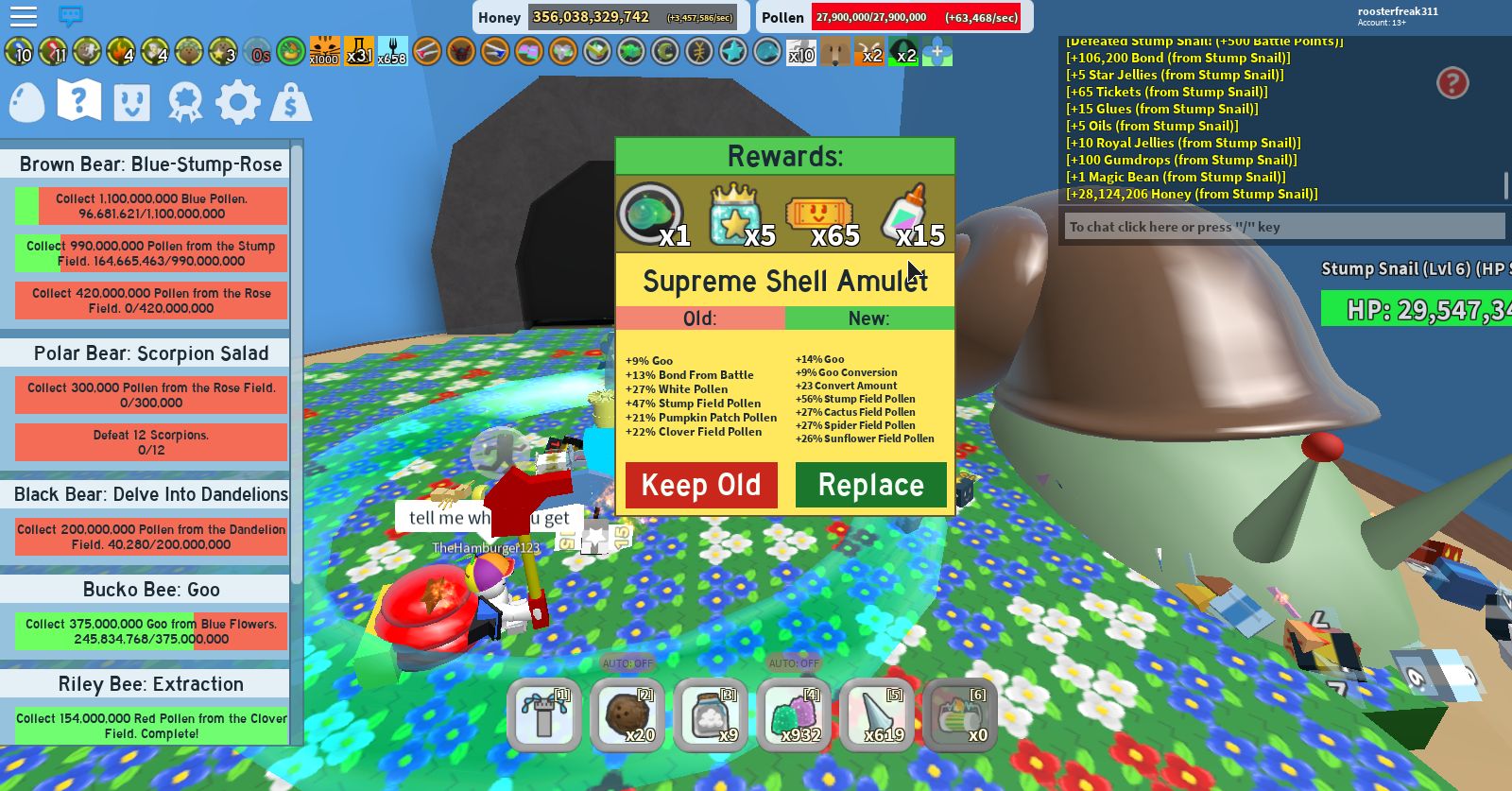
Task: Collapse the Brown Bear: Blue-Stump-Rose quest
Action: click(148, 164)
